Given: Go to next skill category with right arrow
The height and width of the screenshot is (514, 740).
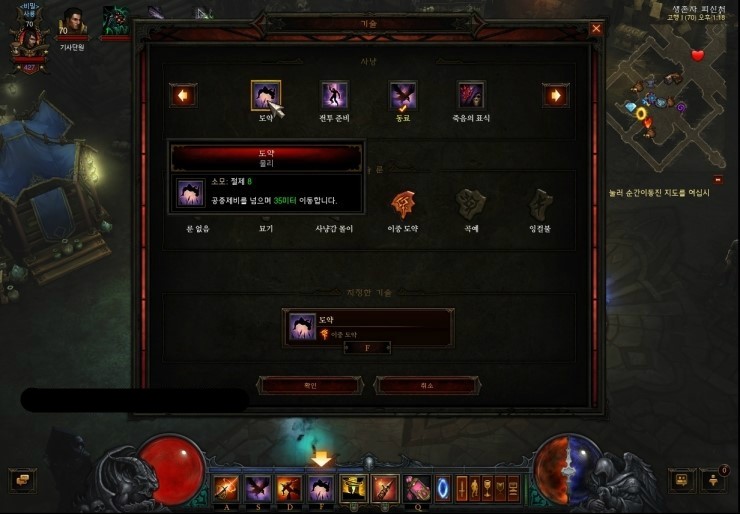Looking at the screenshot, I should pos(555,96).
